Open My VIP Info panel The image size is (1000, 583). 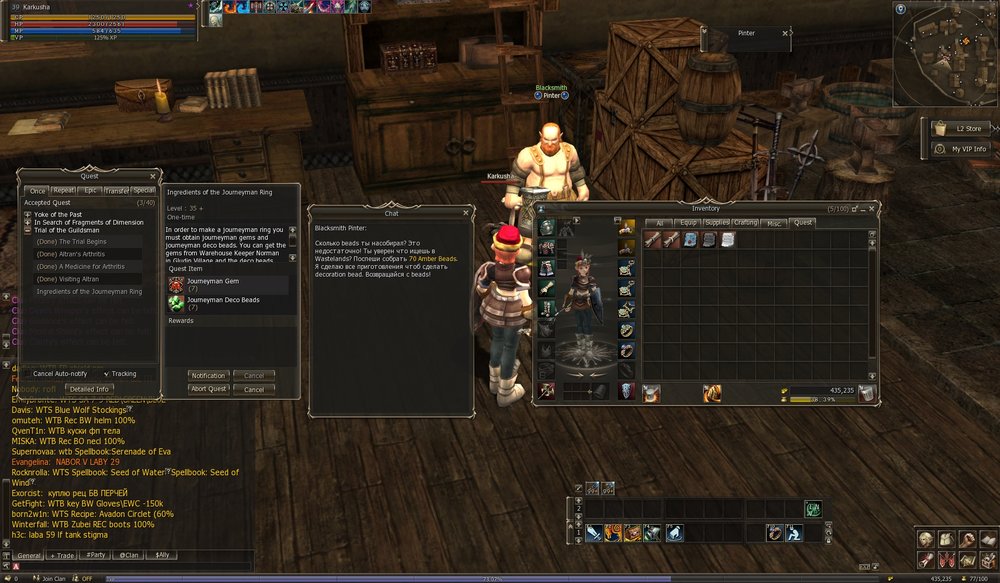coord(958,149)
